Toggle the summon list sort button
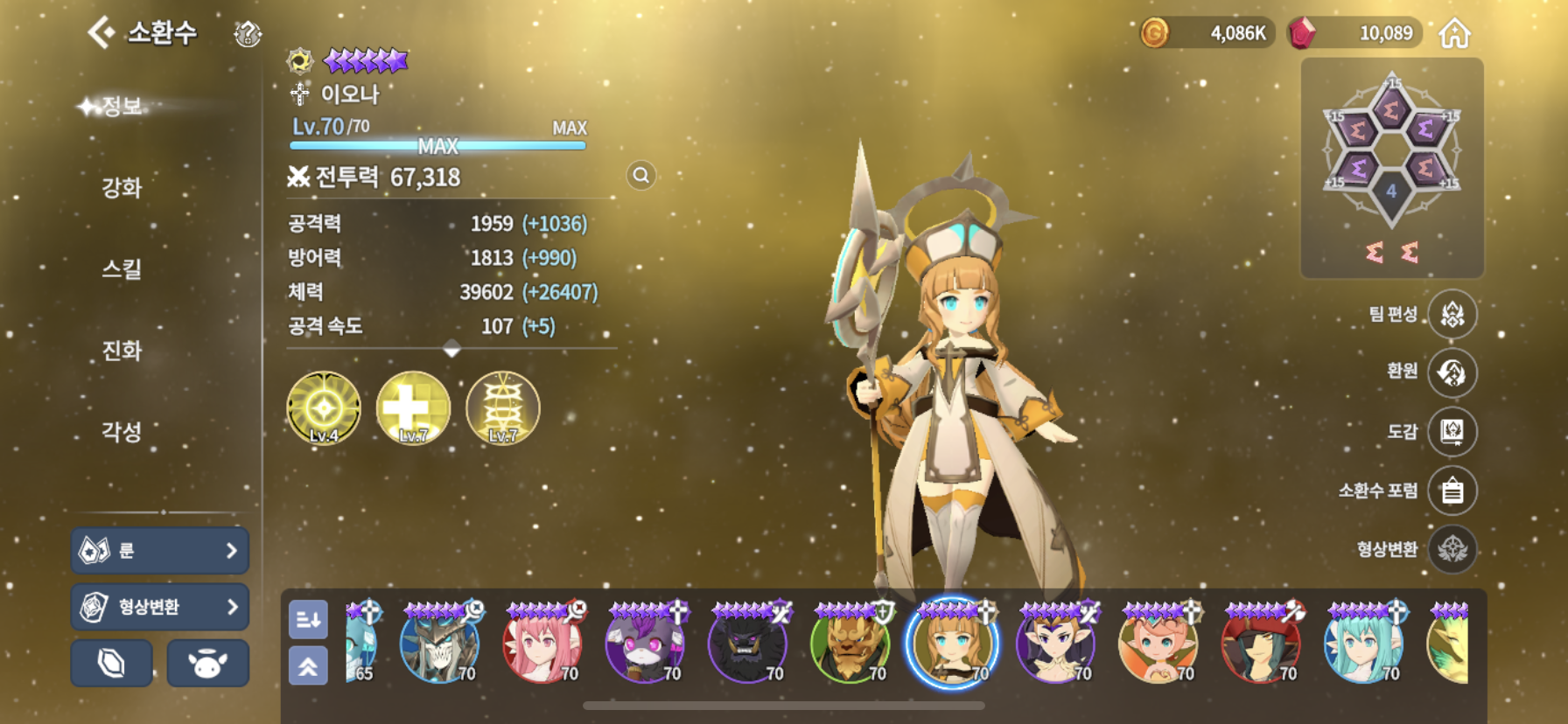 coord(308,620)
